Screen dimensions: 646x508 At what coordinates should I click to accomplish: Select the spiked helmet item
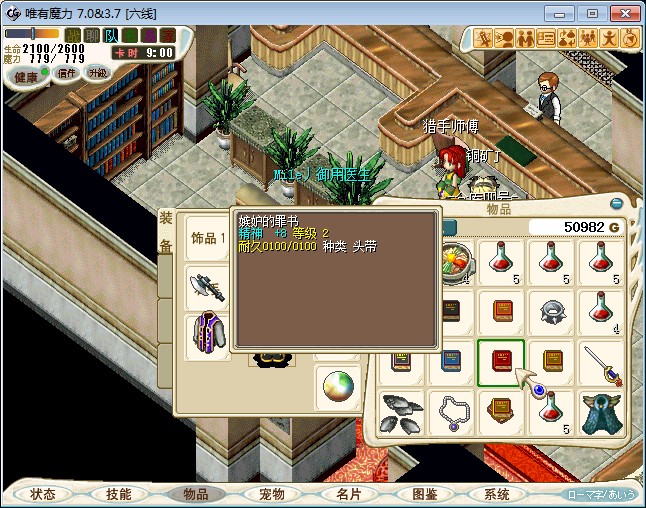tap(551, 312)
